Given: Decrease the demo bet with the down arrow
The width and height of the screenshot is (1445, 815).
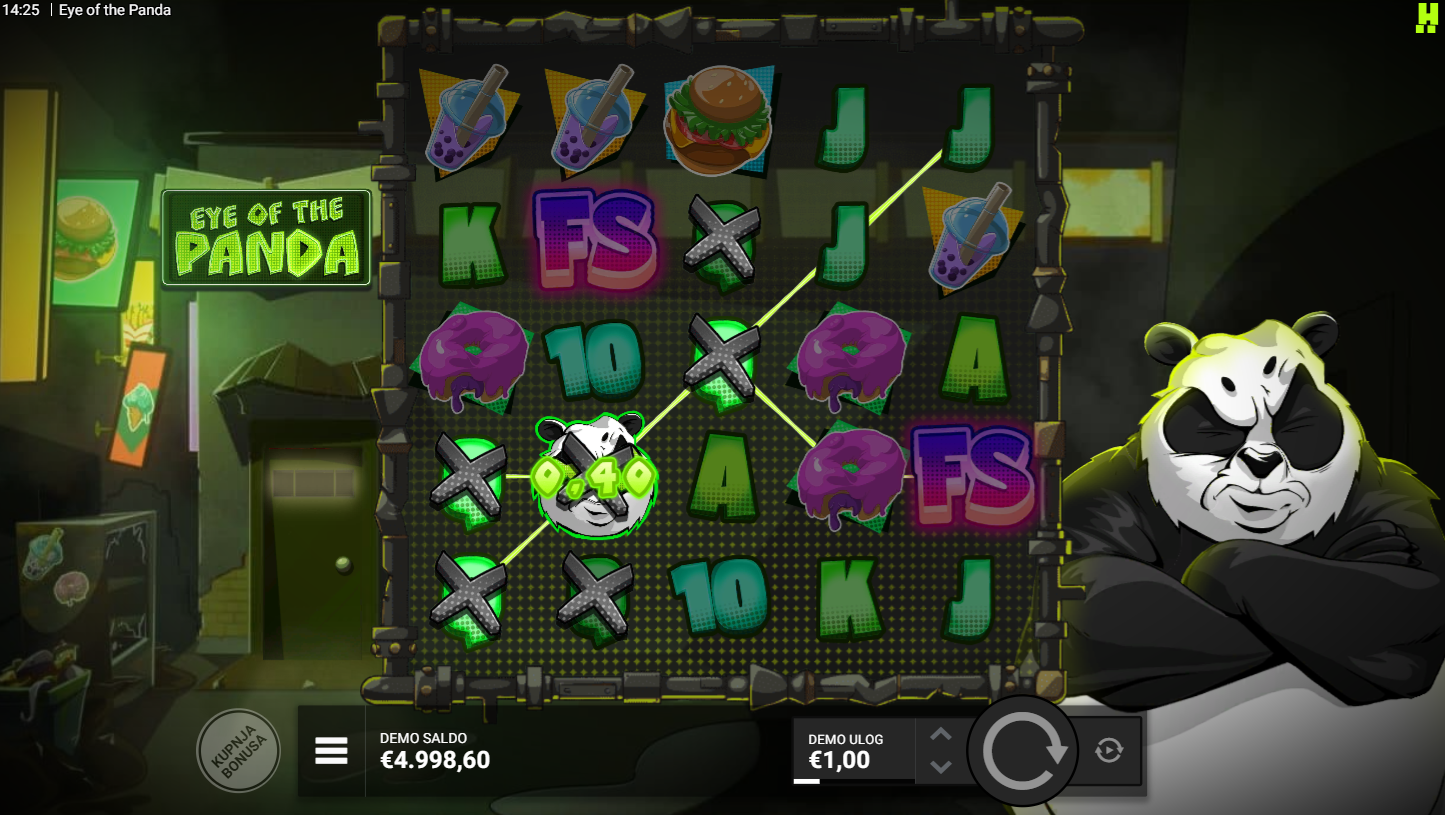Looking at the screenshot, I should 940,766.
